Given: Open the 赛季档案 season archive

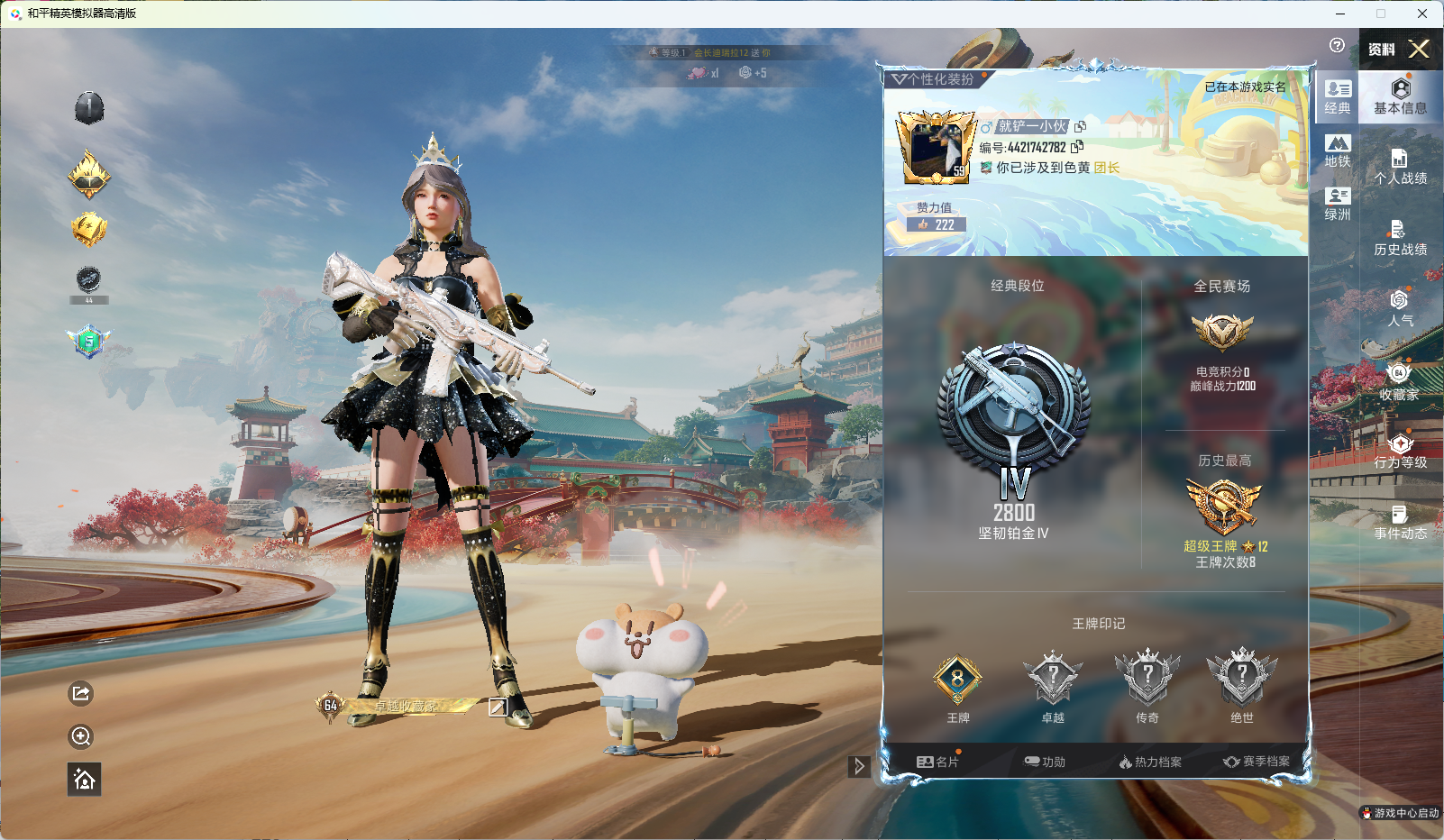Looking at the screenshot, I should (x=1257, y=762).
